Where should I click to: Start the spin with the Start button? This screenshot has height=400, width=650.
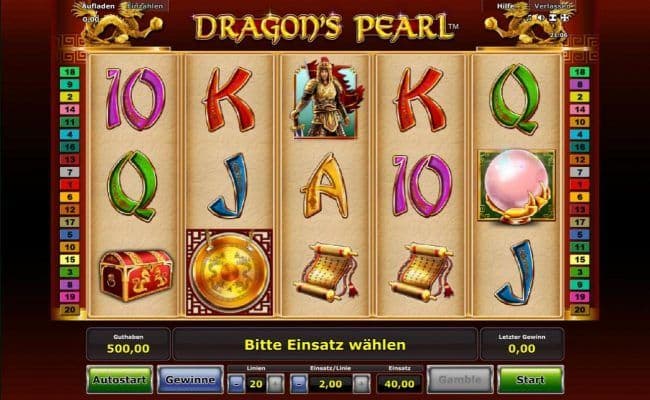click(x=530, y=380)
